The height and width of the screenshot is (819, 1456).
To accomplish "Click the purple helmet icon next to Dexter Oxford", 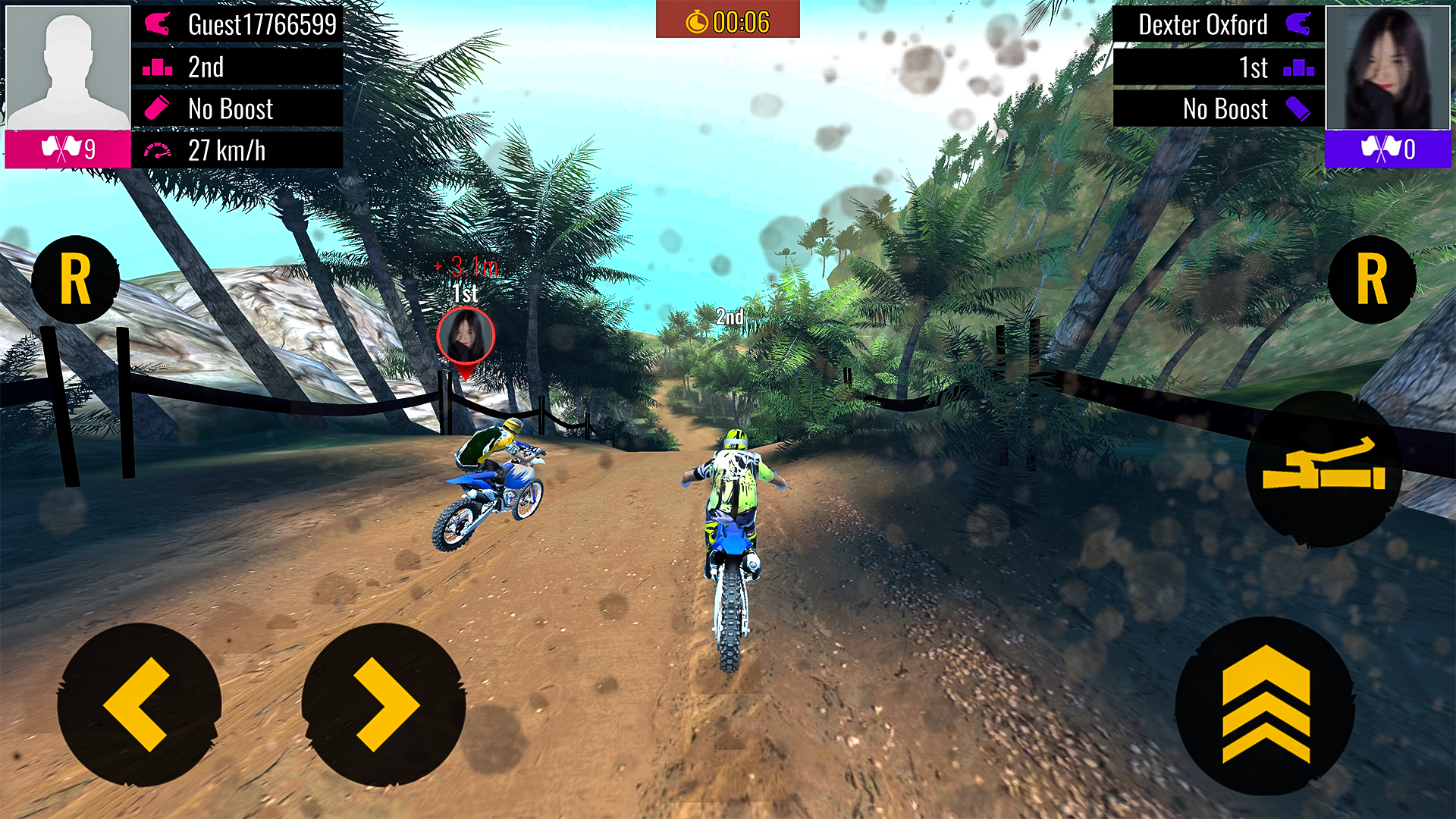I will coord(1299,25).
